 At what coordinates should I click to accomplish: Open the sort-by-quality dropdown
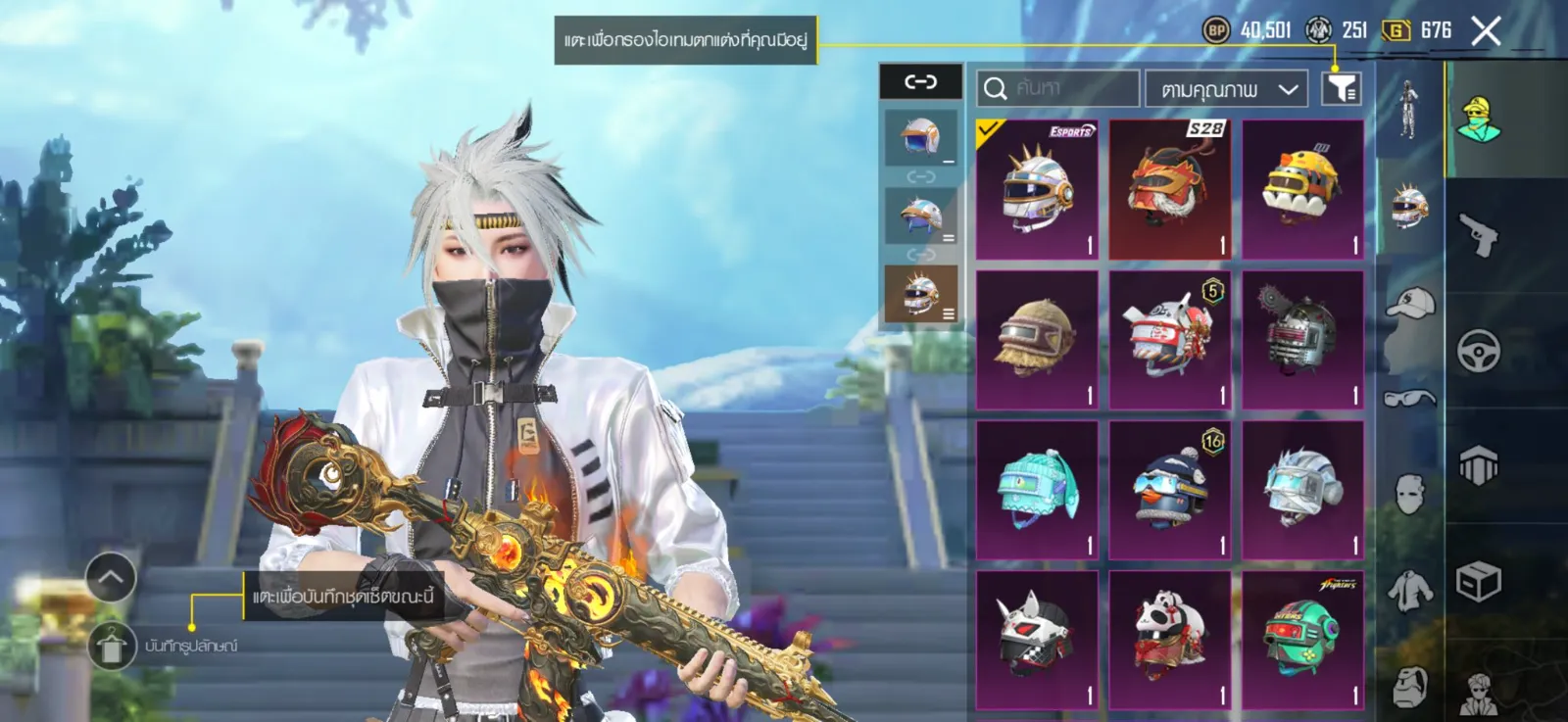coord(1226,89)
